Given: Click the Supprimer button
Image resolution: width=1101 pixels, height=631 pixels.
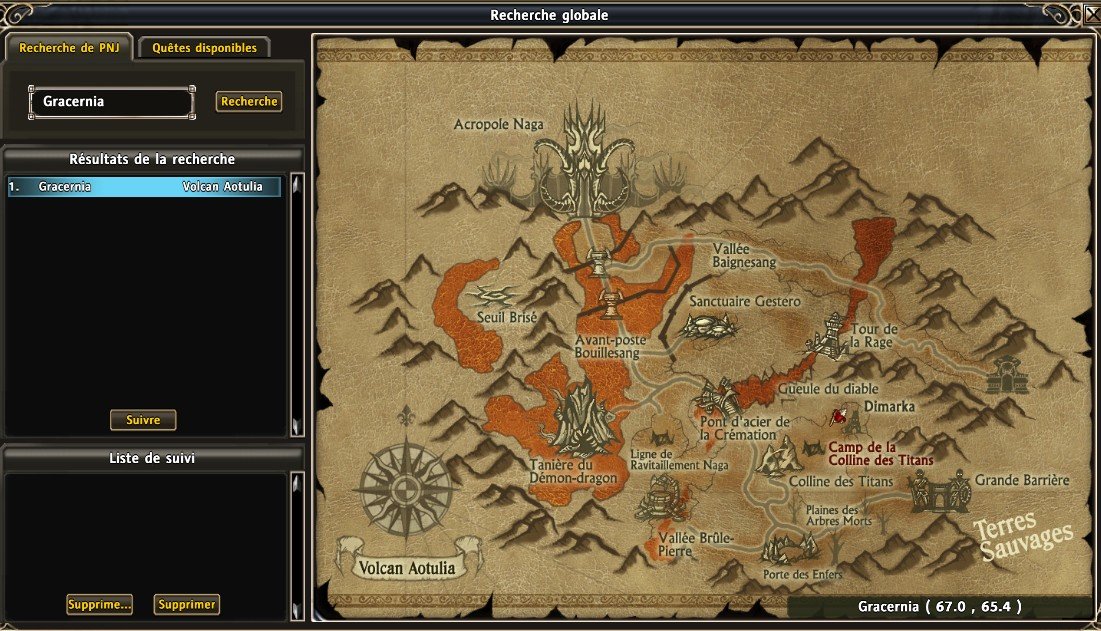Looking at the screenshot, I should 187,605.
